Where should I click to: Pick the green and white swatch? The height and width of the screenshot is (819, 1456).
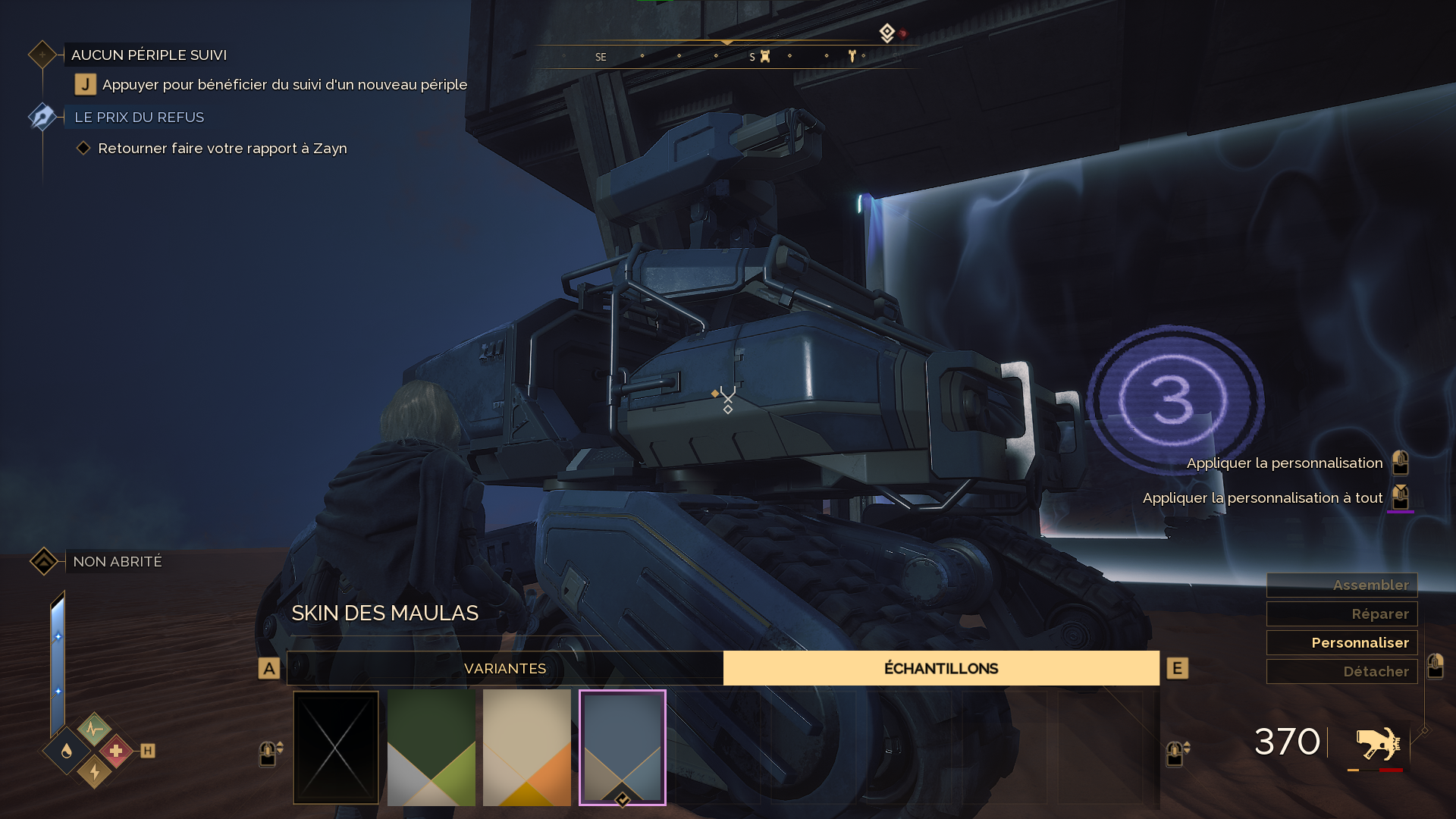tap(431, 747)
